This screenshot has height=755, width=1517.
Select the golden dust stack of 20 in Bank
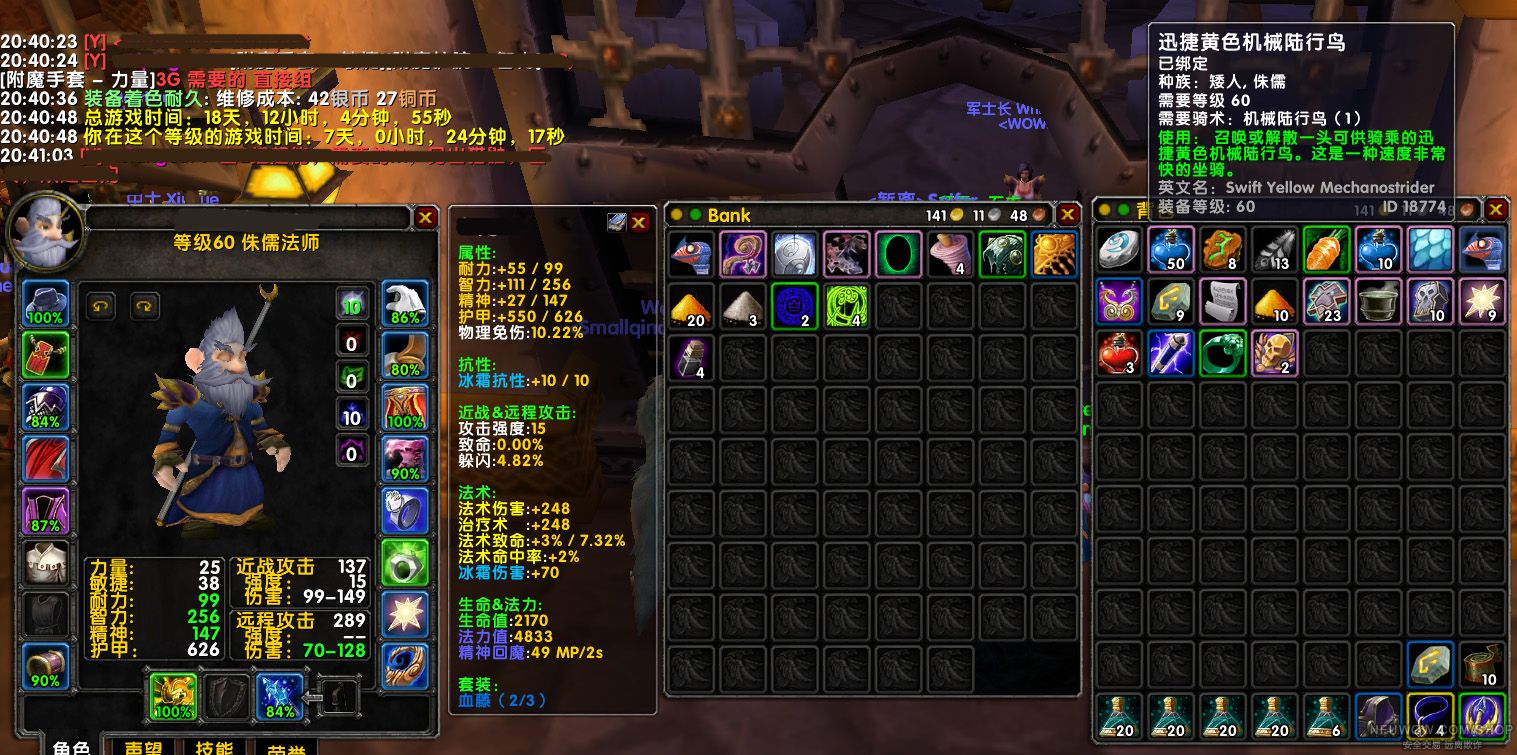pos(691,306)
